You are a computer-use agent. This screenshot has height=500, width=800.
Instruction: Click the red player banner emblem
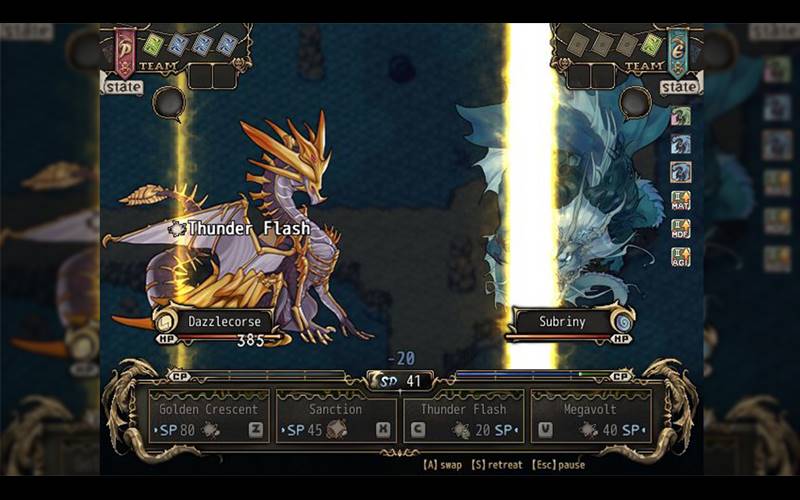pyautogui.click(x=125, y=50)
